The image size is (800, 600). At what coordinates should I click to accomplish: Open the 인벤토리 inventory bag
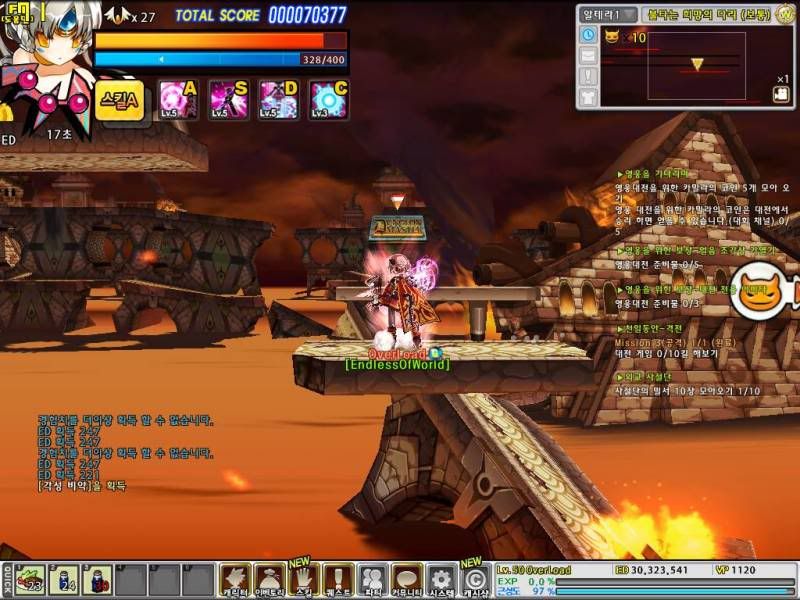270,580
